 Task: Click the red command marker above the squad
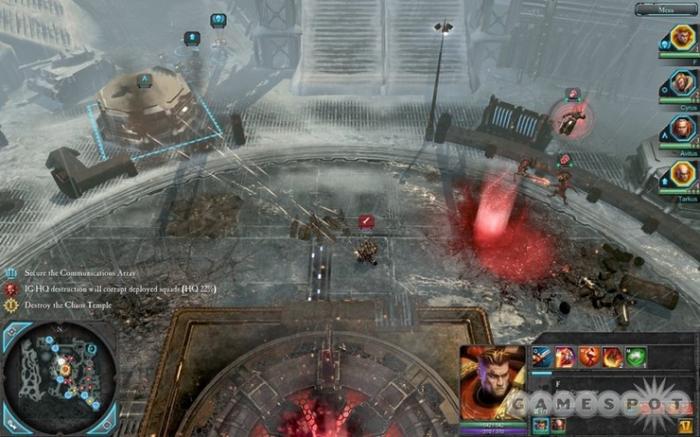pos(367,221)
